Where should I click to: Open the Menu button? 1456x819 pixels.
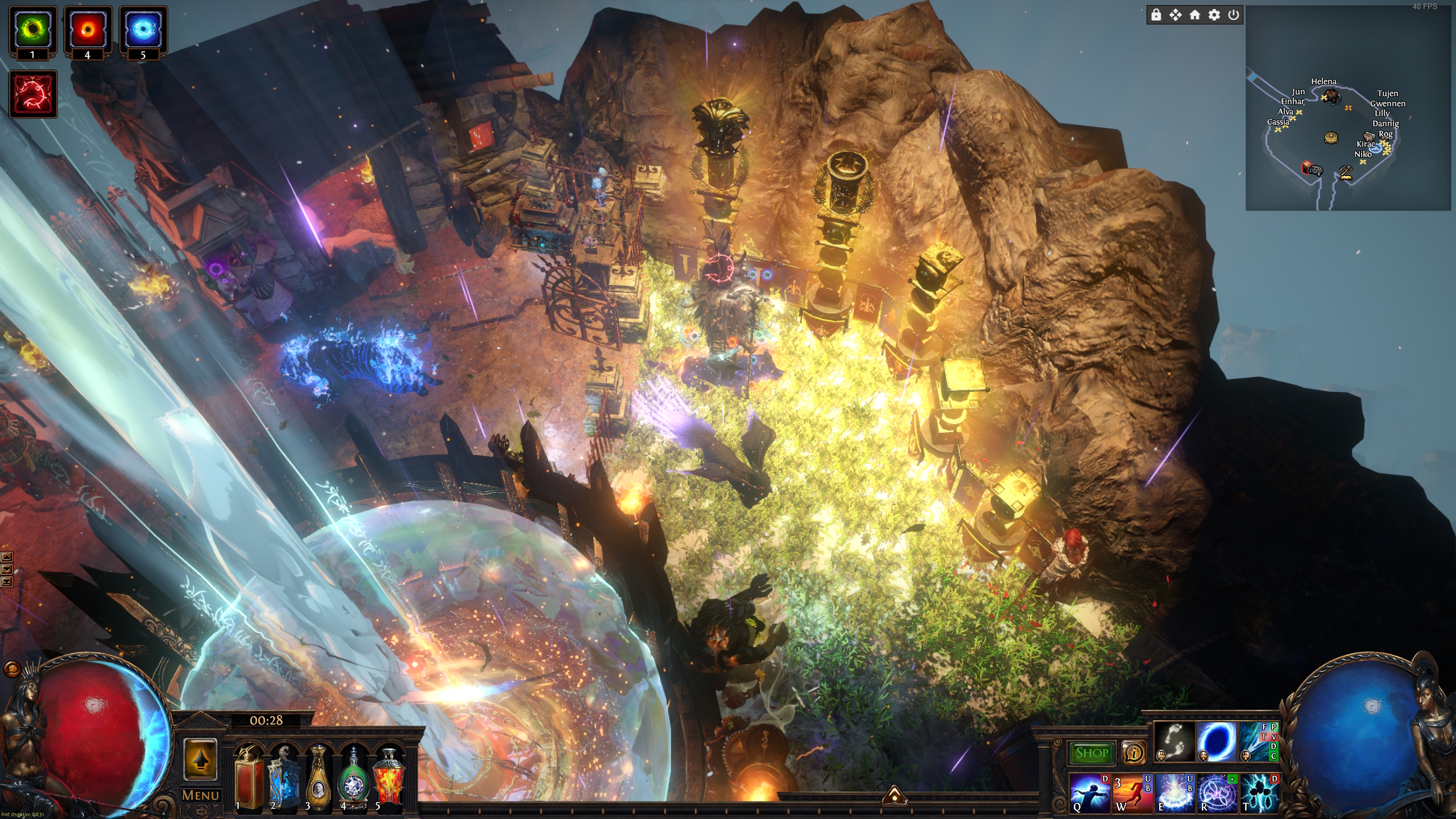point(200,795)
